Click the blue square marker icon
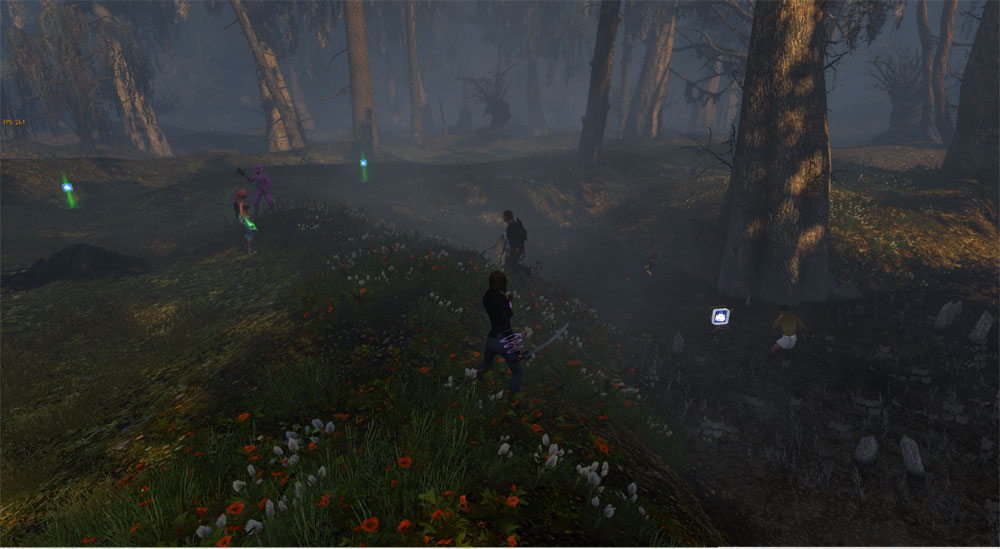Viewport: 1000px width, 549px height. tap(720, 316)
